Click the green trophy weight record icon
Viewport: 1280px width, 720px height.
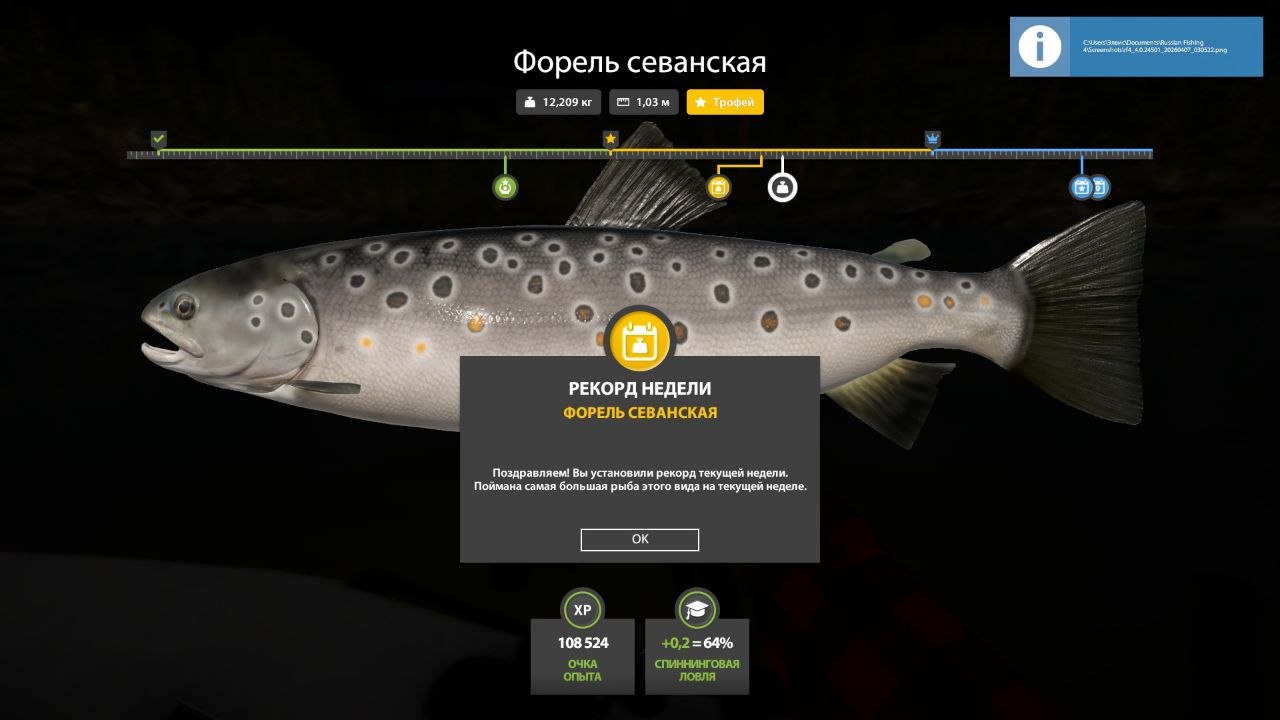pos(504,186)
